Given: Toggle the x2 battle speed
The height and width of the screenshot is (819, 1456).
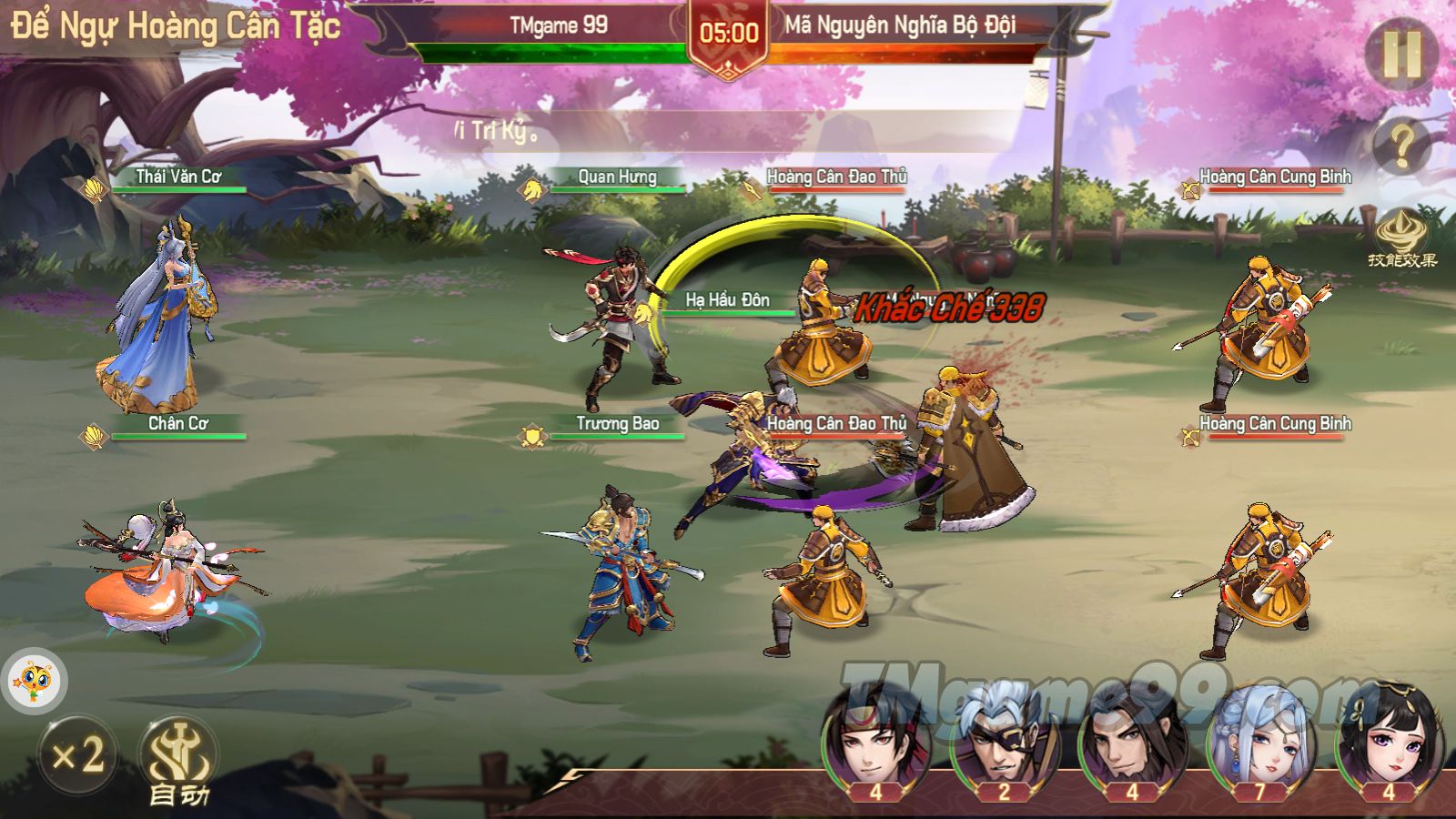Looking at the screenshot, I should pyautogui.click(x=77, y=755).
